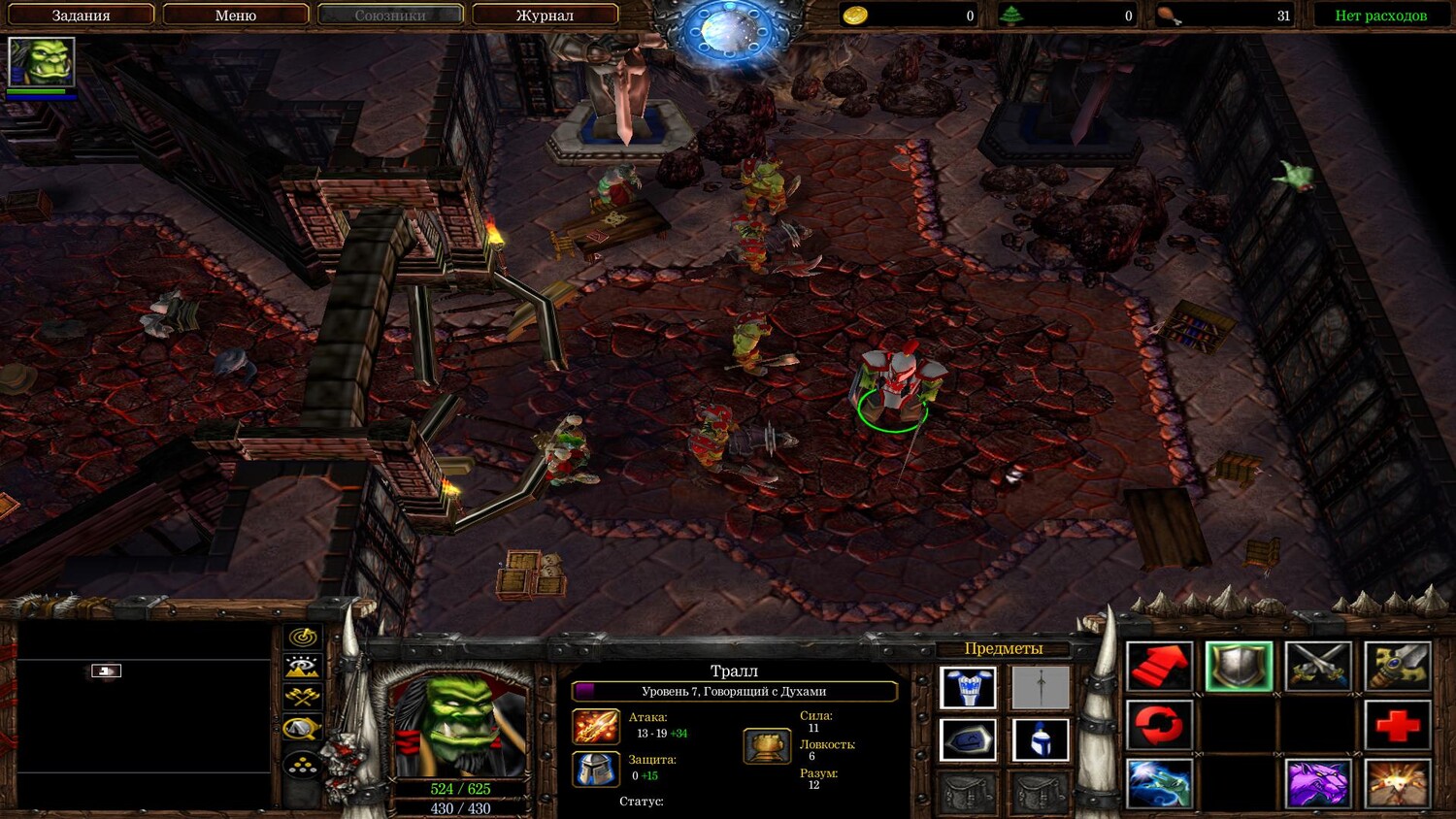Select the blue chest armor item
1456x819 pixels.
968,688
